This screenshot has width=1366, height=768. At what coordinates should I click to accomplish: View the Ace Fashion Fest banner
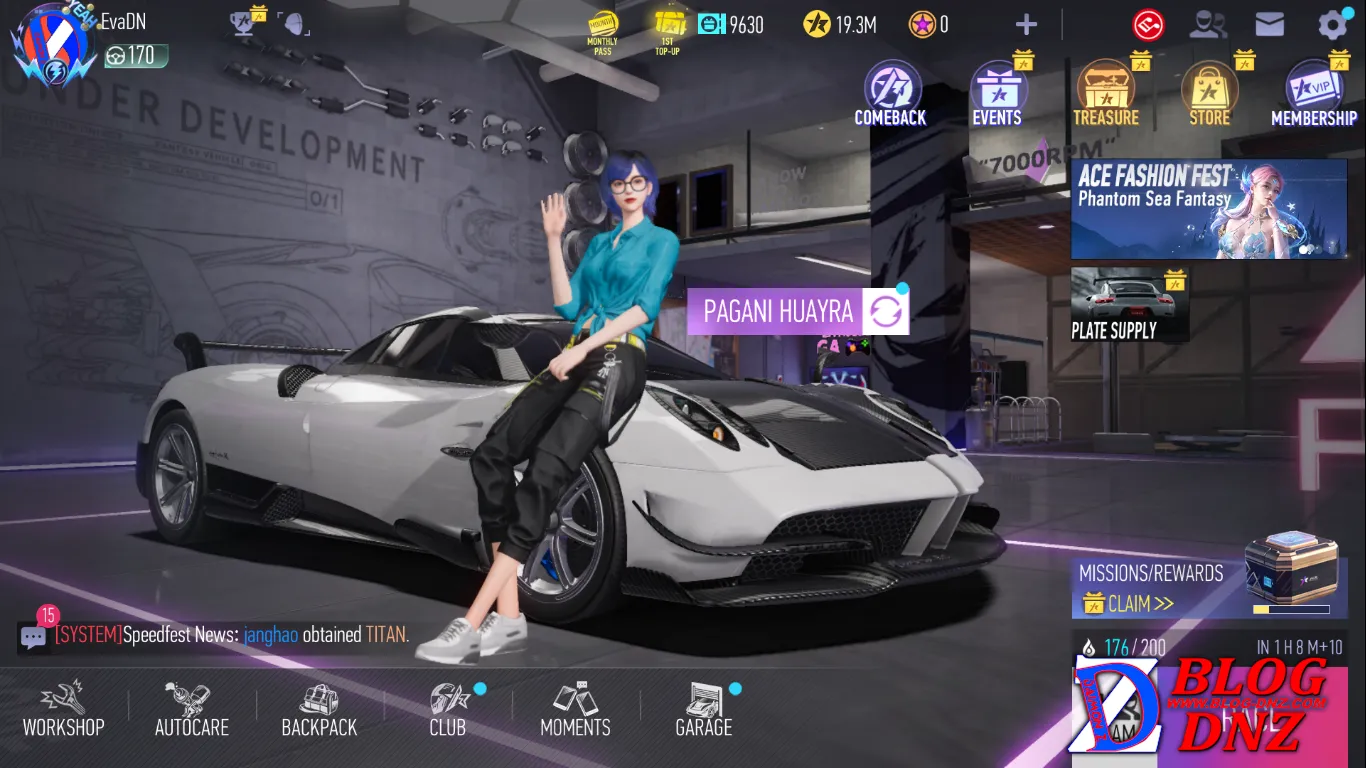click(1208, 209)
